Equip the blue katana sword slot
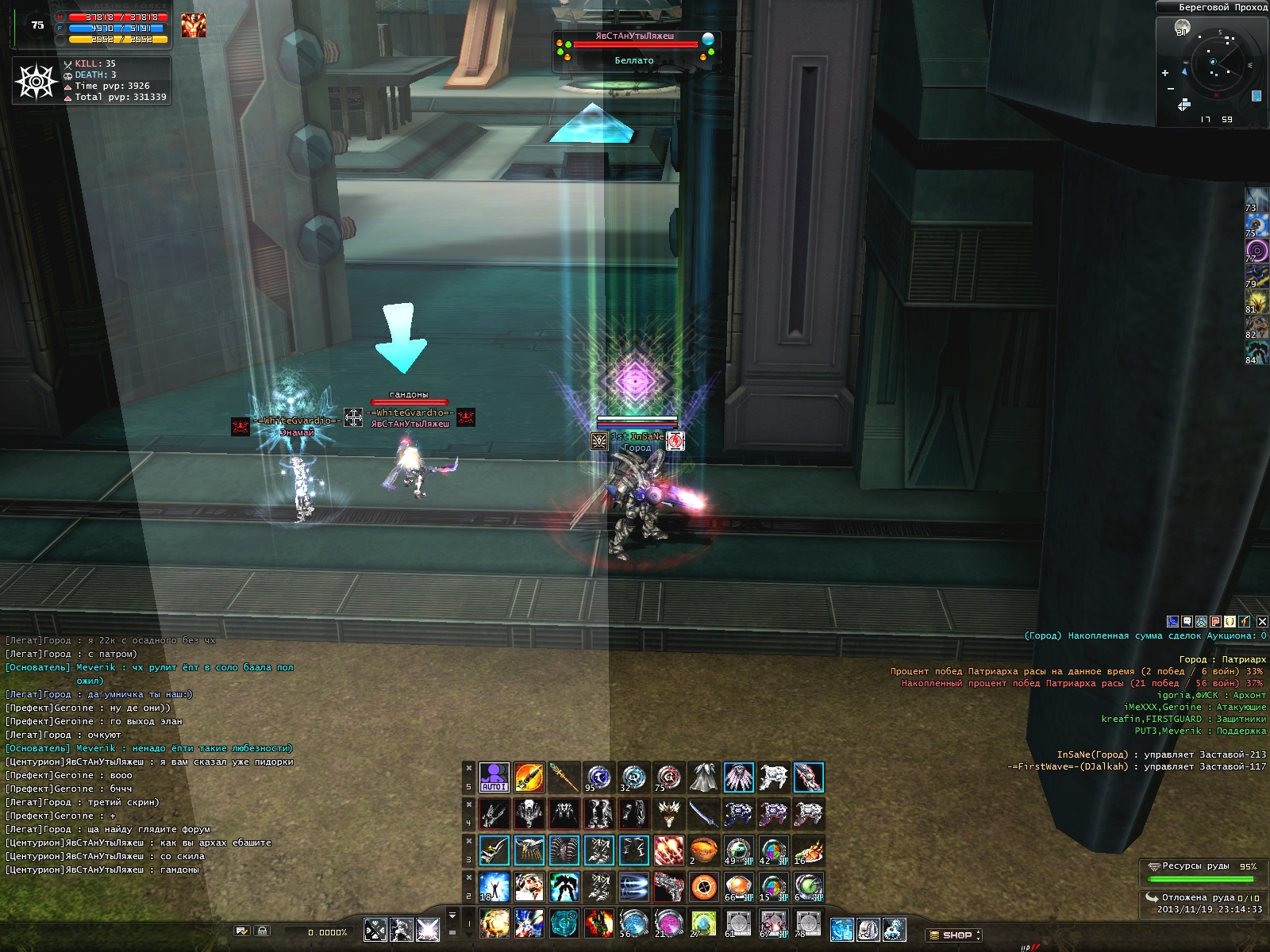1270x952 pixels. pos(703,814)
